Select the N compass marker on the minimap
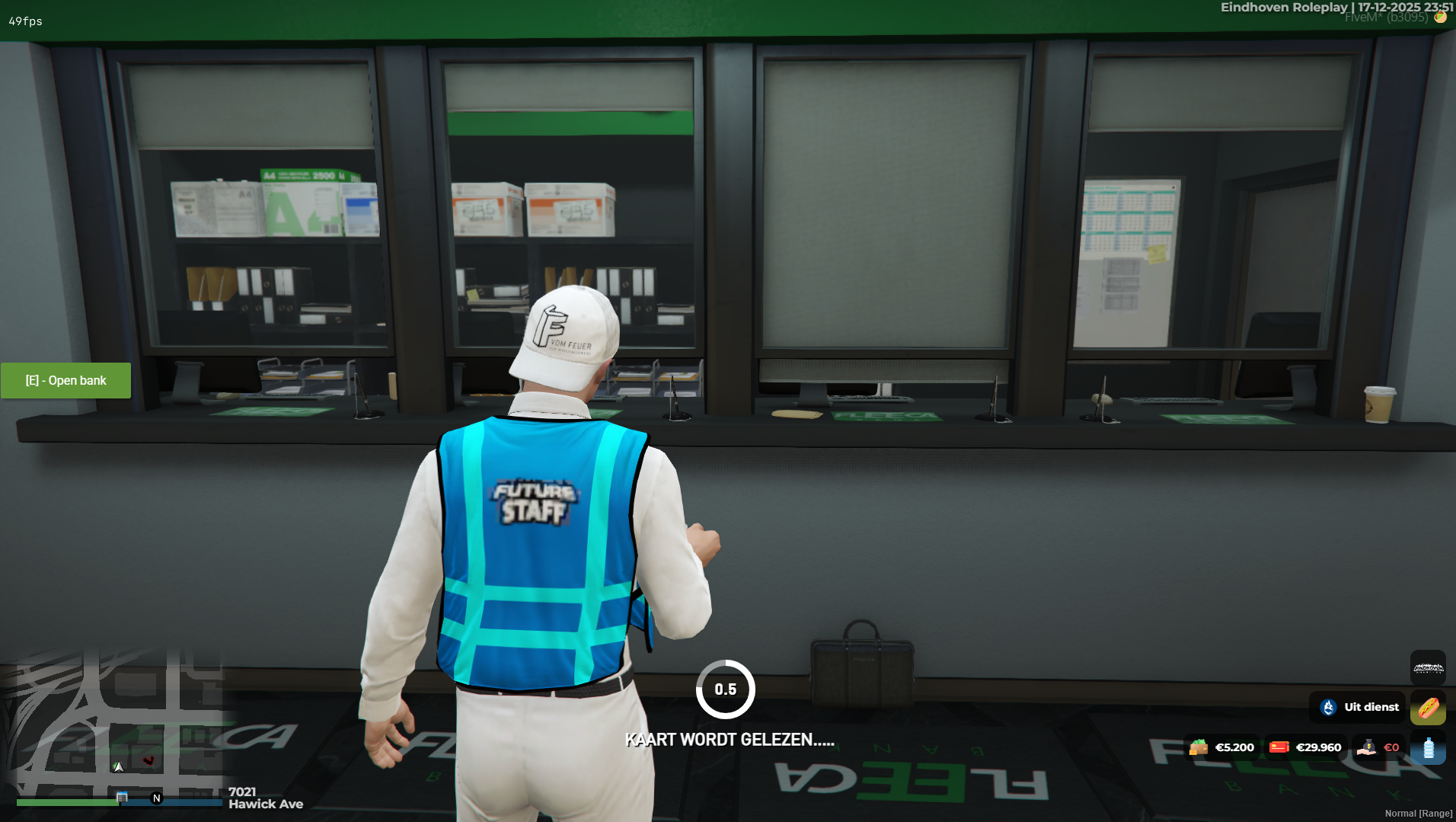 point(156,798)
